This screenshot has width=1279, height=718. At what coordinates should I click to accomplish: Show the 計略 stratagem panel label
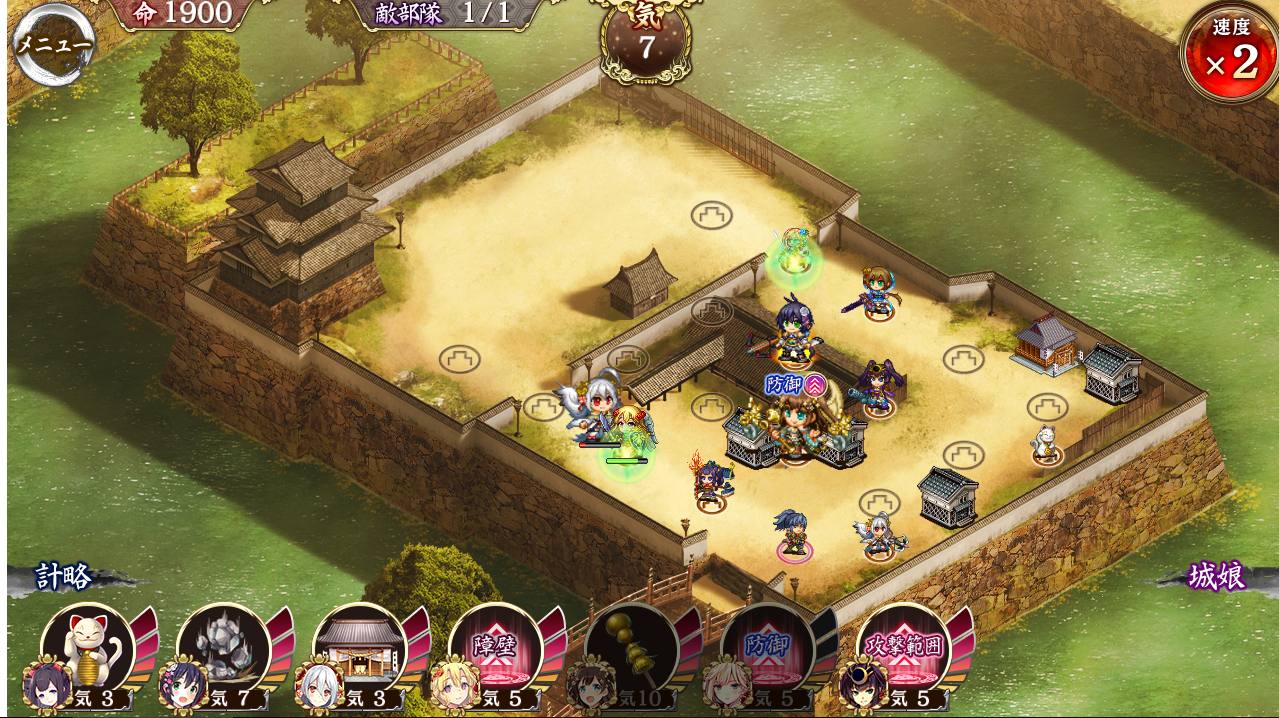(x=65, y=577)
